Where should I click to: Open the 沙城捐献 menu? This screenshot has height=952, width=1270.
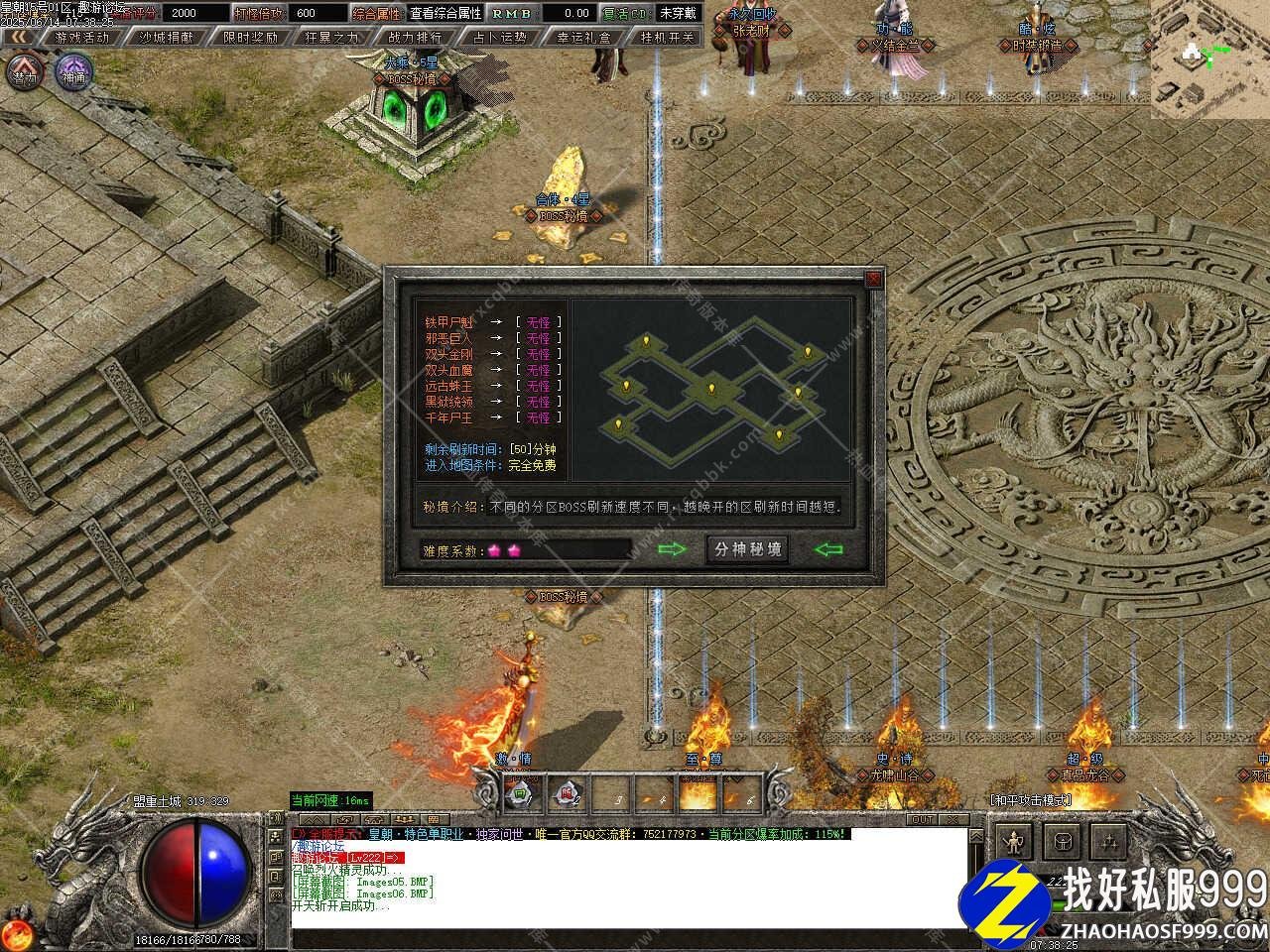coord(167,37)
